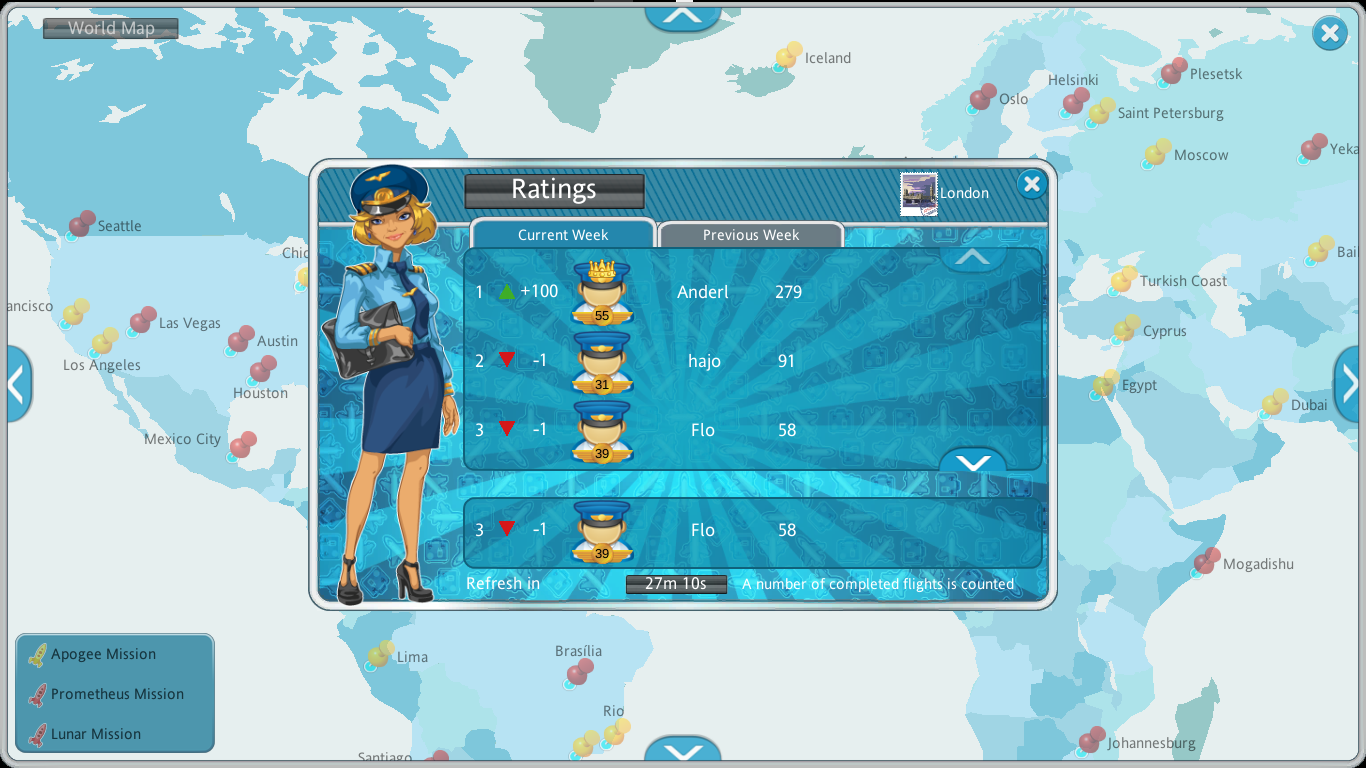This screenshot has height=768, width=1366.
Task: Select the Apogee Mission legend entry
Action: 103,654
